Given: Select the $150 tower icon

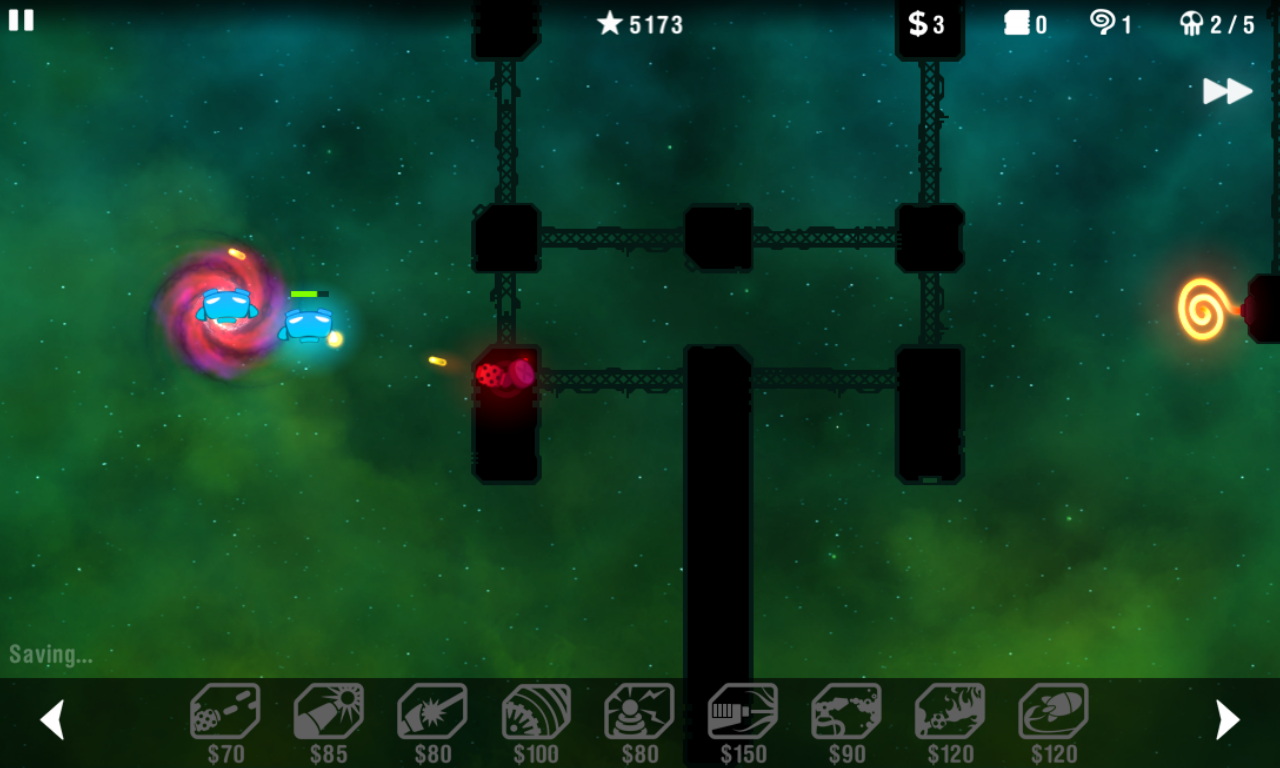Looking at the screenshot, I should (x=743, y=712).
